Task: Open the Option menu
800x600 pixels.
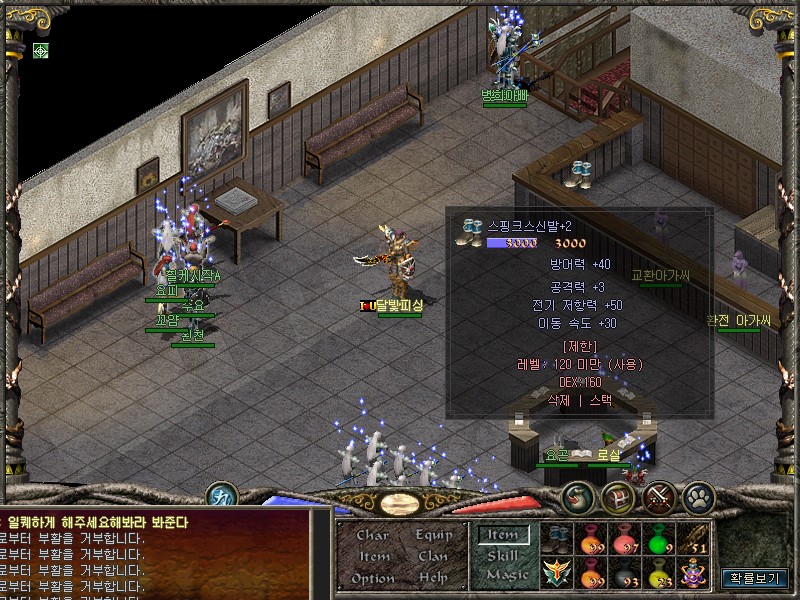Action: pyautogui.click(x=373, y=578)
